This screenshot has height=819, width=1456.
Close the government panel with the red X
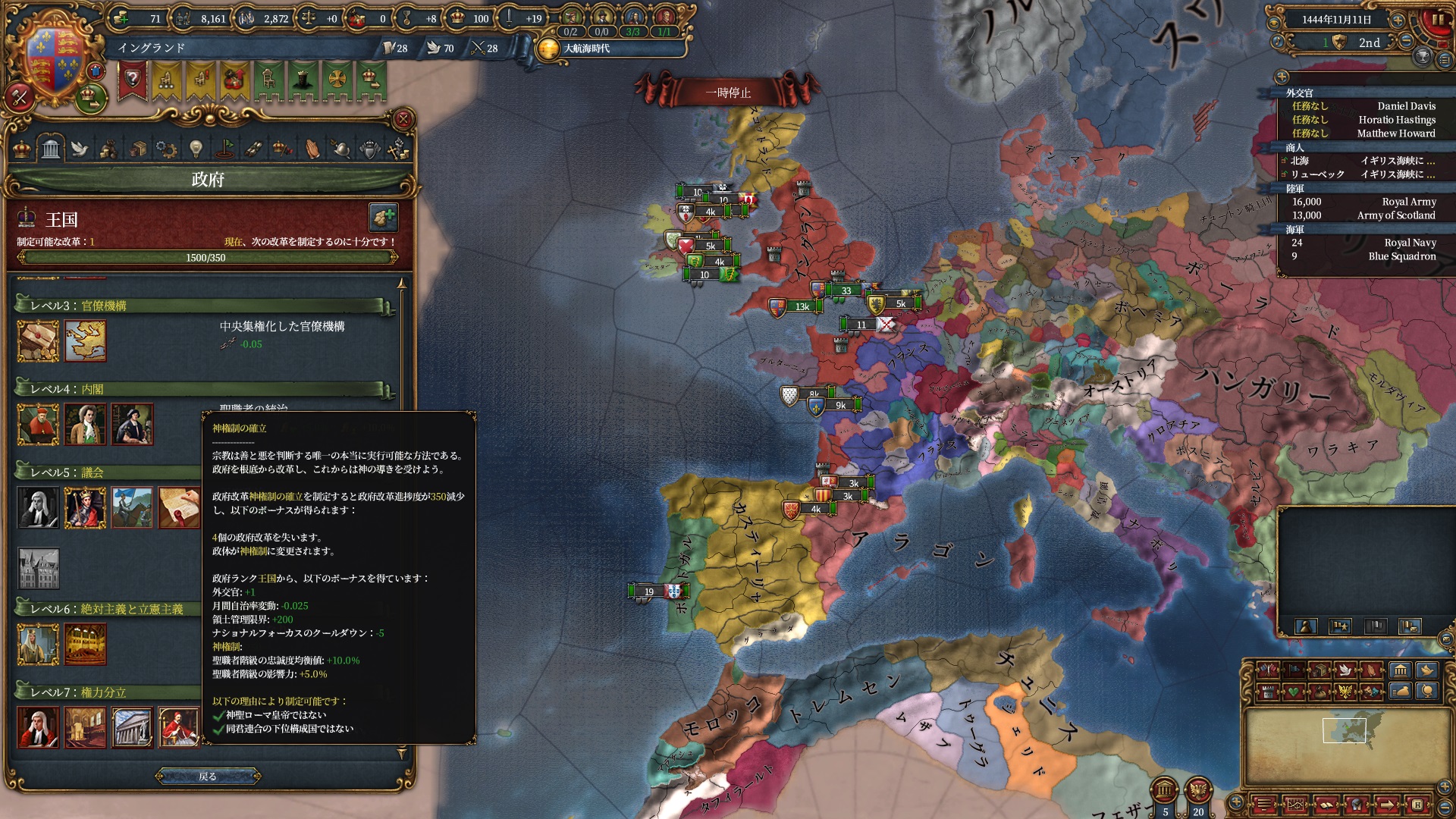(x=403, y=119)
